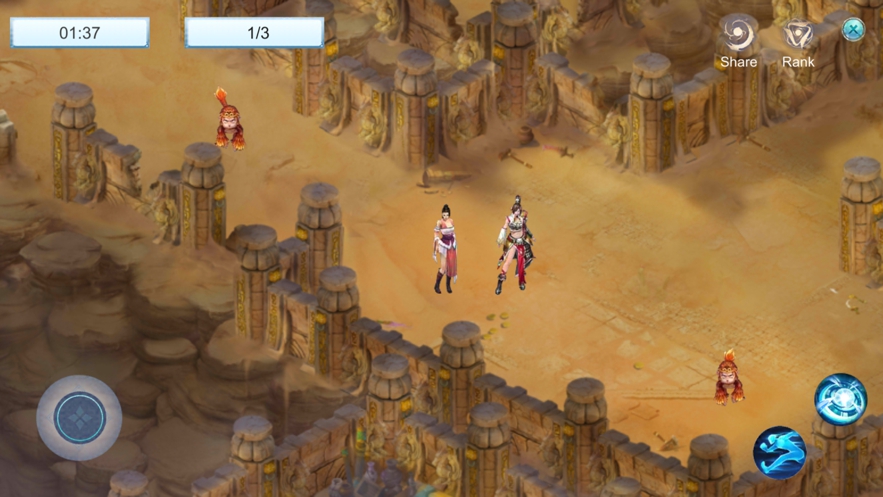Screen dimensions: 883x497
Task: Open the Rank leaderboard
Action: 798,38
